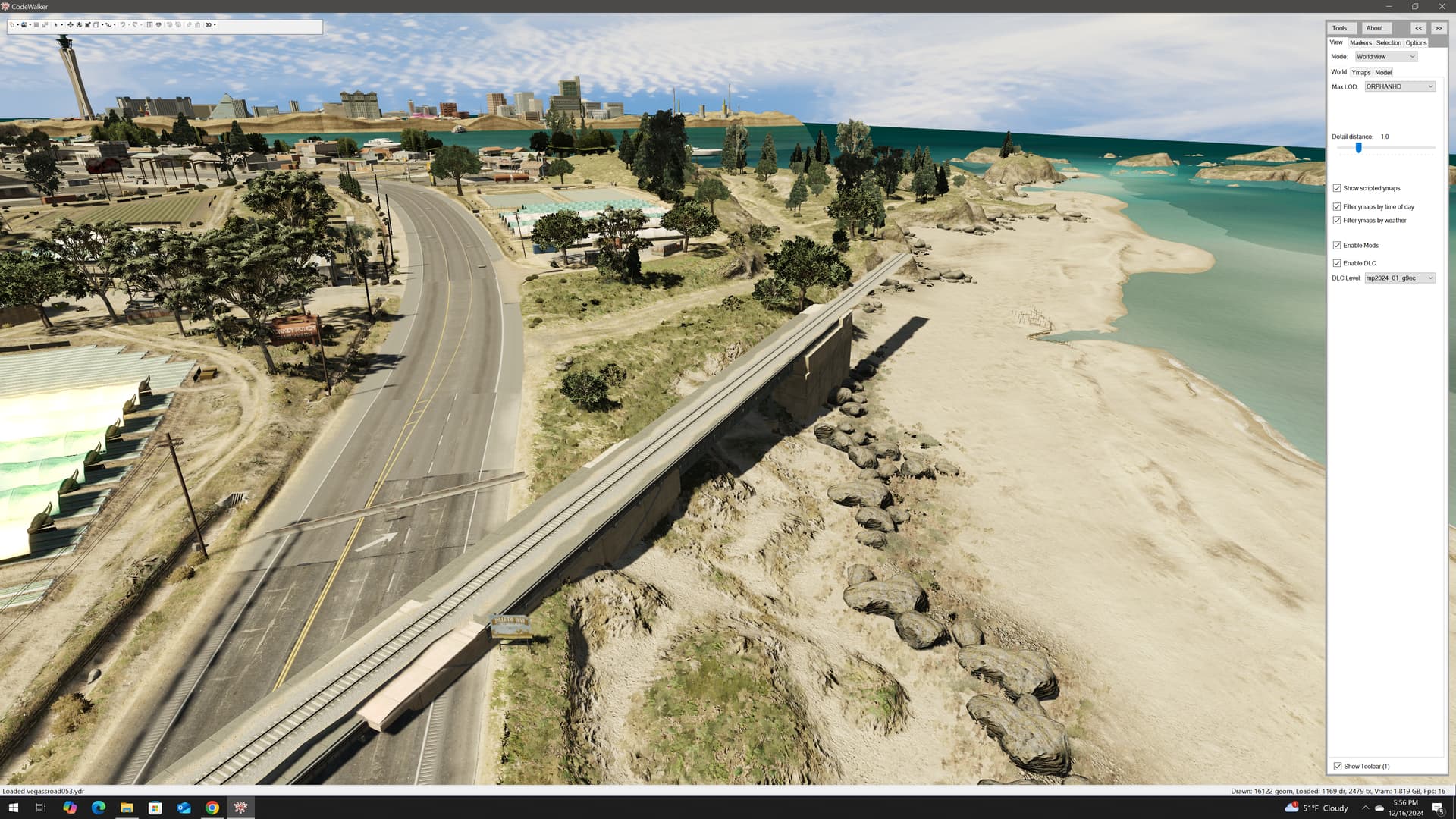Click the Undo toolbar icon
Image resolution: width=1456 pixels, height=819 pixels.
[x=123, y=25]
